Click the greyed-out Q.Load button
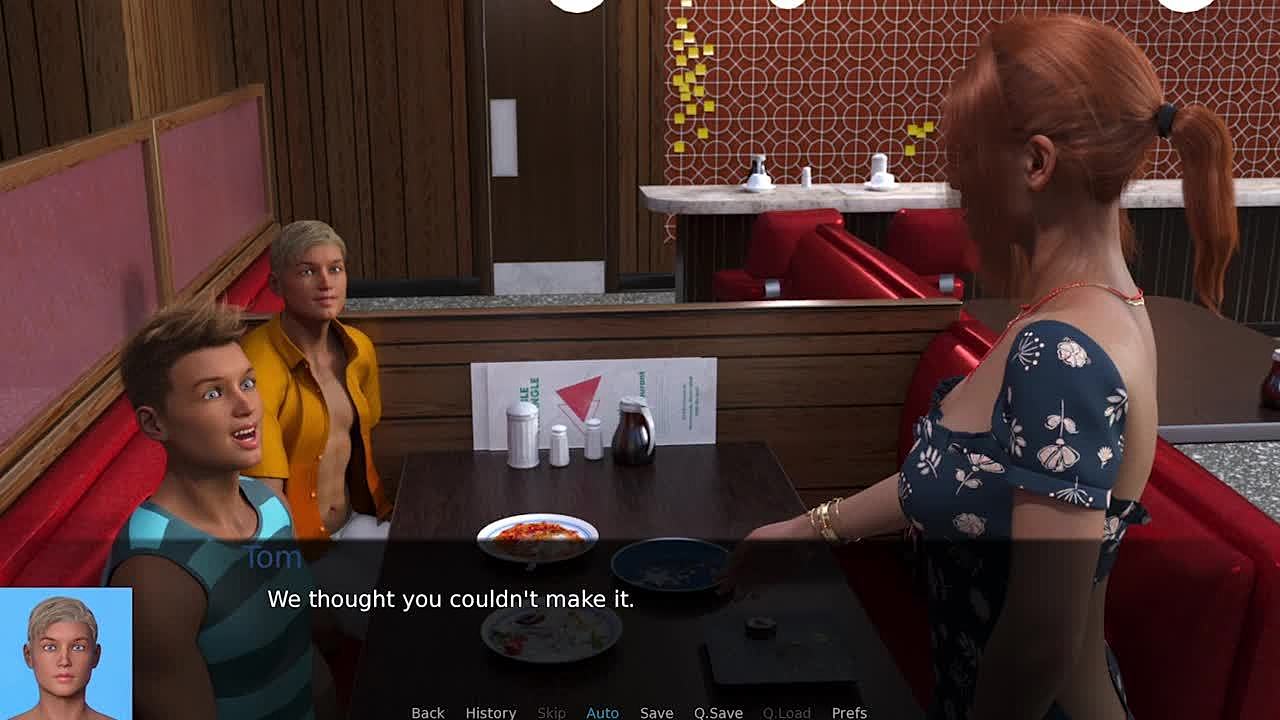Image resolution: width=1280 pixels, height=720 pixels. (x=786, y=712)
